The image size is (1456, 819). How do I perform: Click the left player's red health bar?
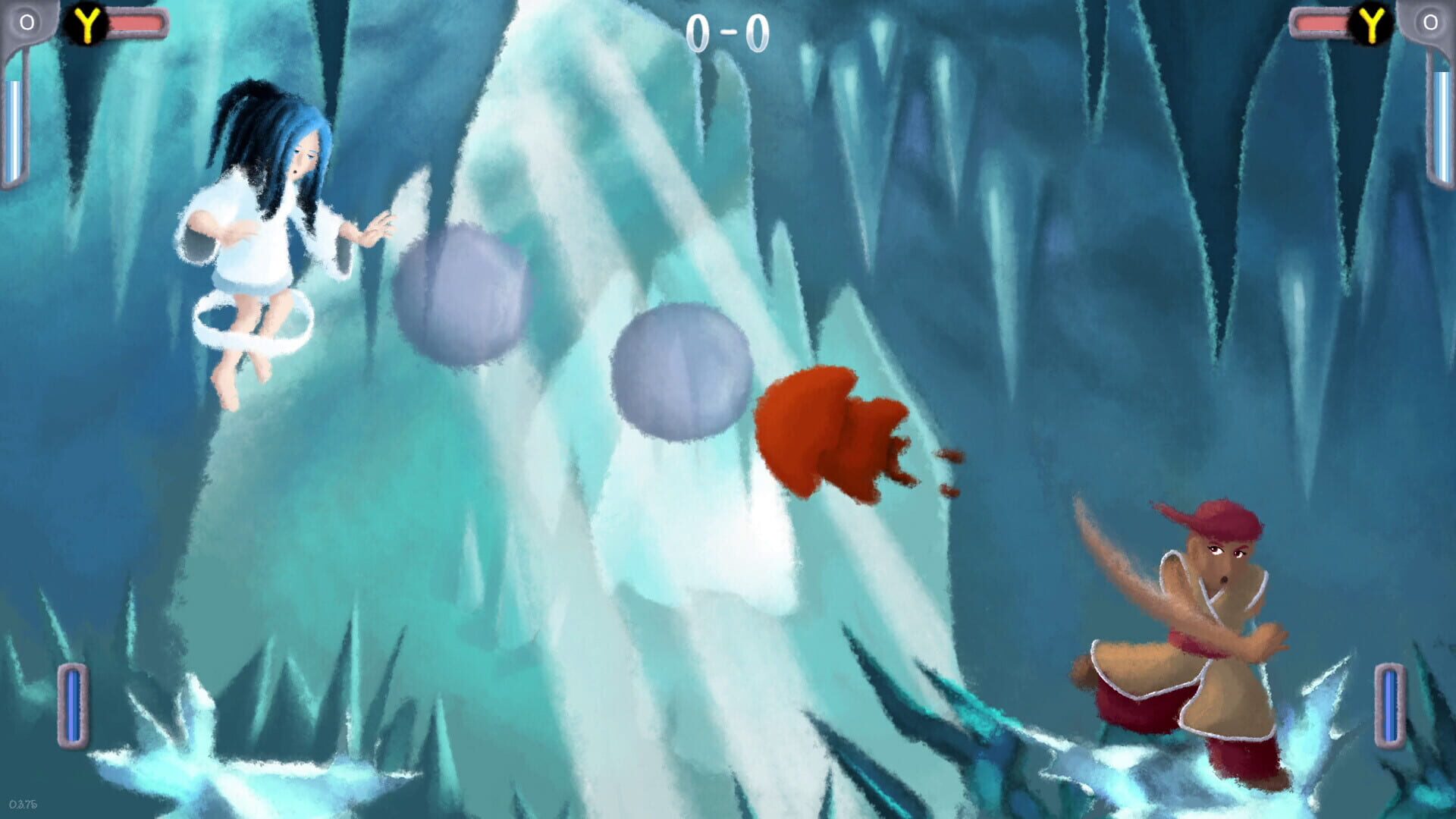133,21
